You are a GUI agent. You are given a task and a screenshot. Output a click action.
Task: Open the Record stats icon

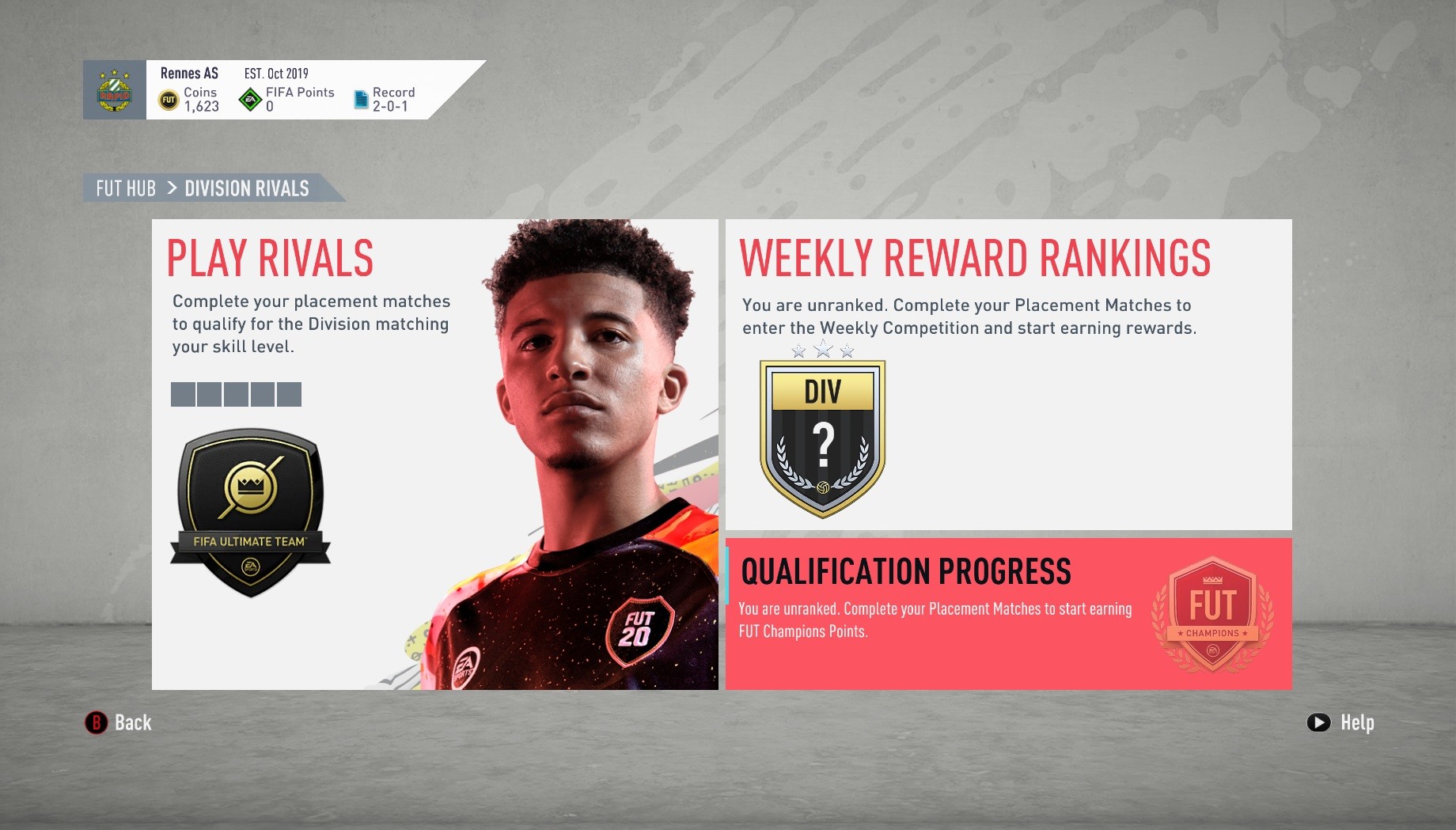(x=360, y=98)
